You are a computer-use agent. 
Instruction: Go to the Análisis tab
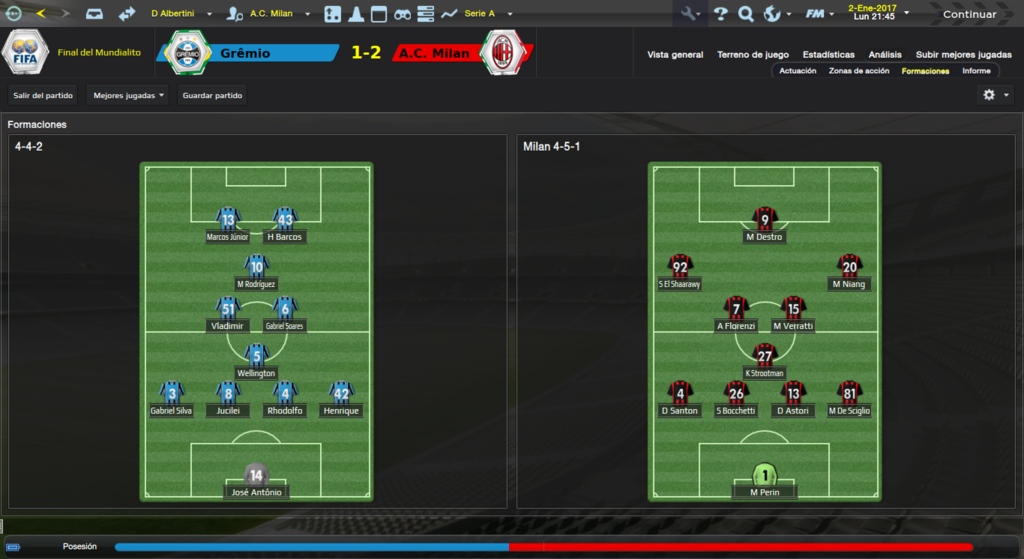pos(885,55)
